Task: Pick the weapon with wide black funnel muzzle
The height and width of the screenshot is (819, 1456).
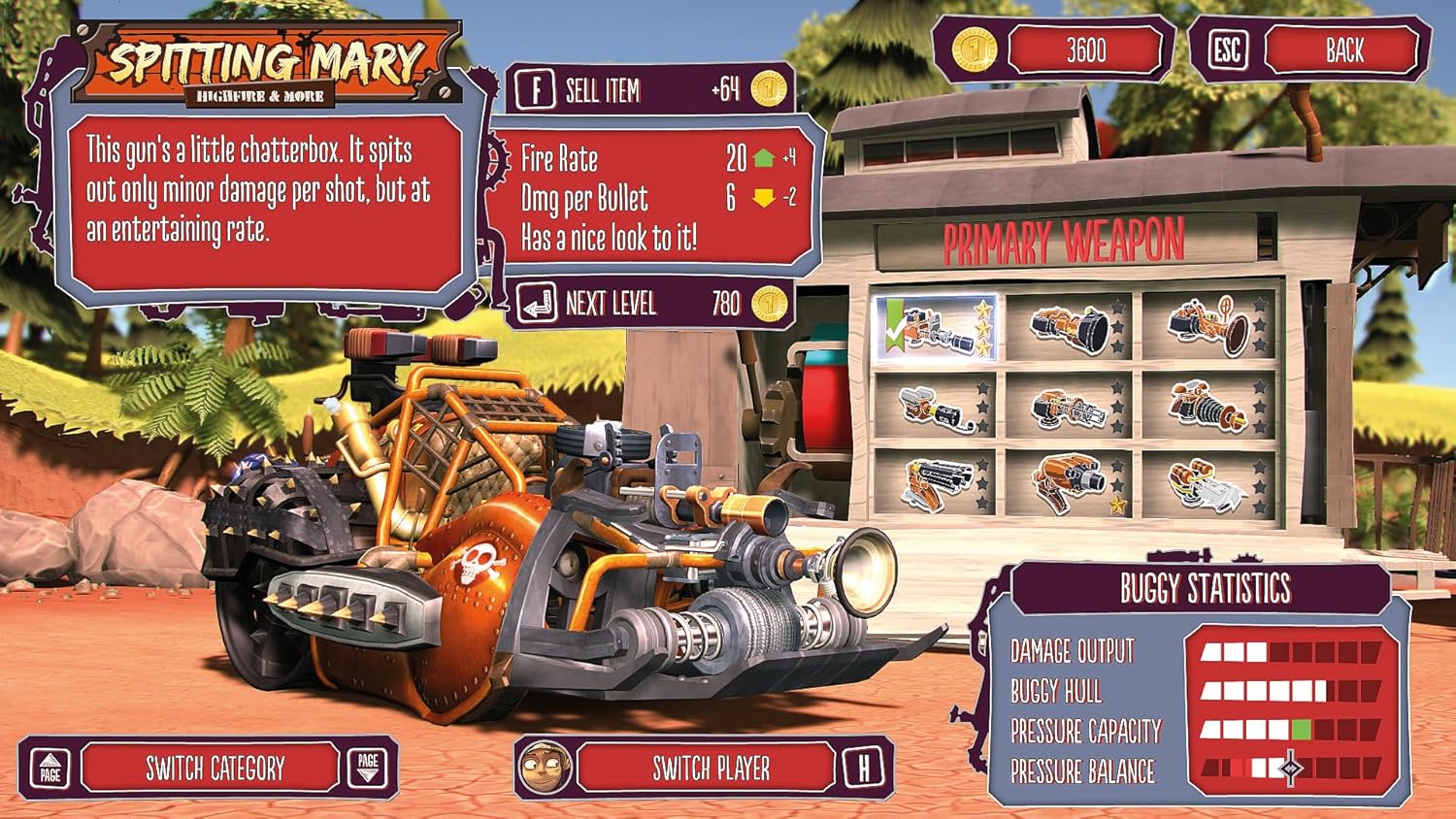Action: (x=1068, y=329)
